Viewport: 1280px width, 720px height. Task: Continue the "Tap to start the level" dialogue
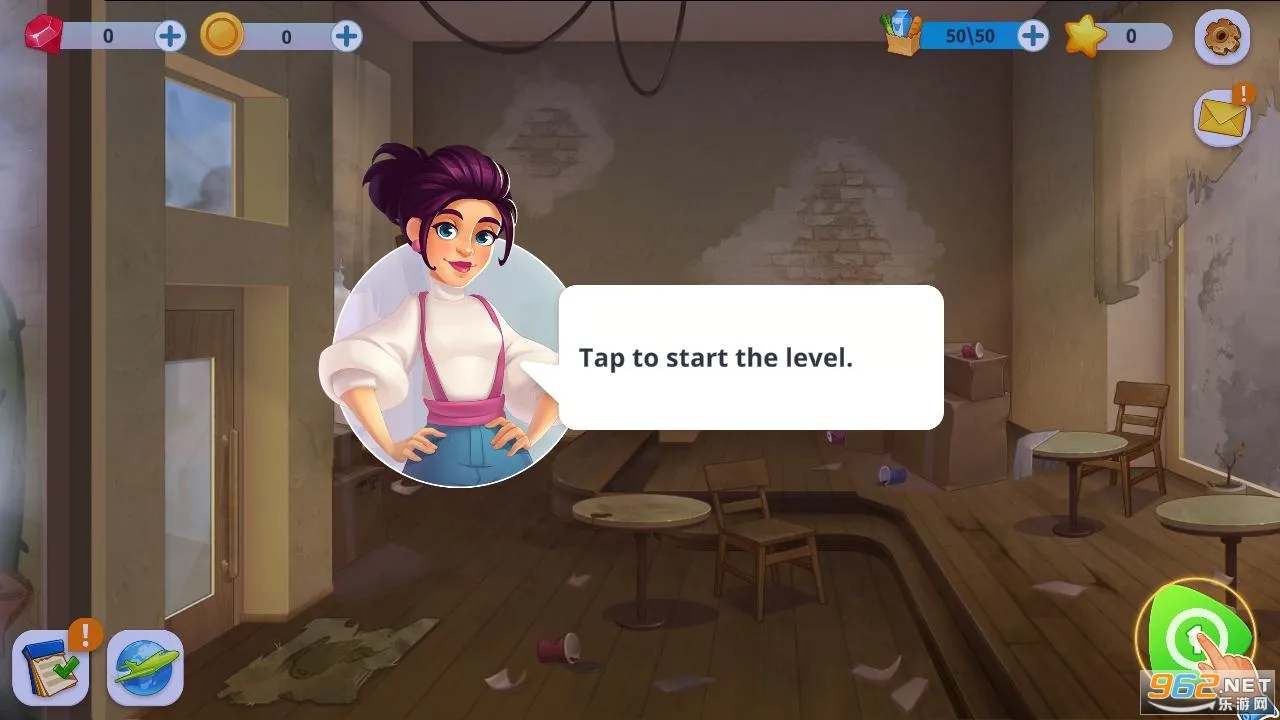pyautogui.click(x=750, y=358)
